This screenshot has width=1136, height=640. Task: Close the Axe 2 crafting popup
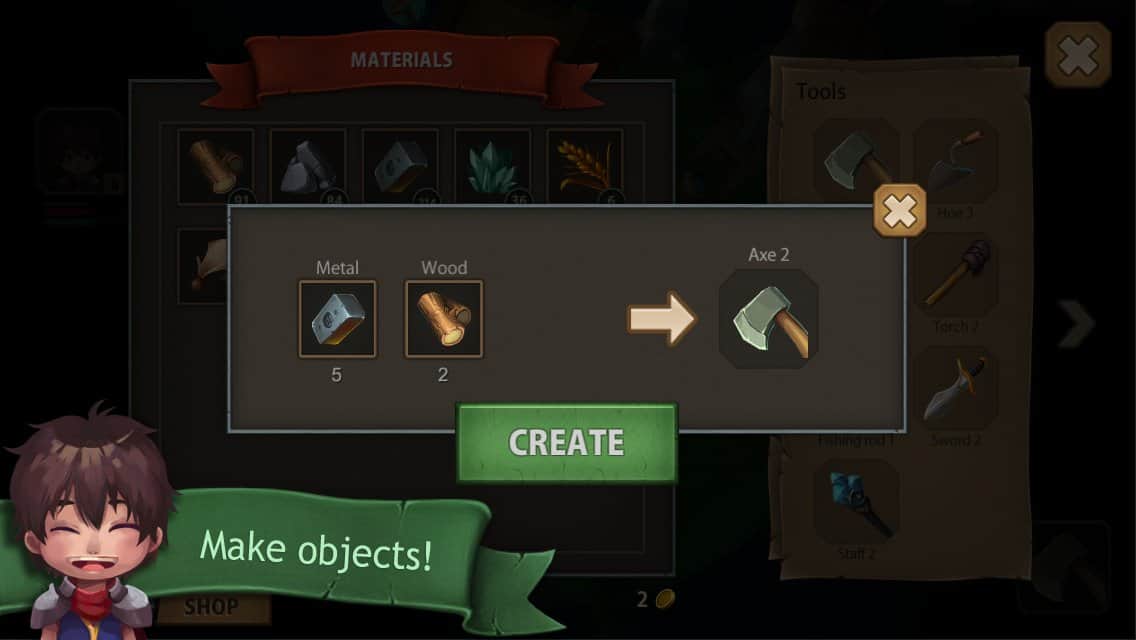[x=899, y=211]
